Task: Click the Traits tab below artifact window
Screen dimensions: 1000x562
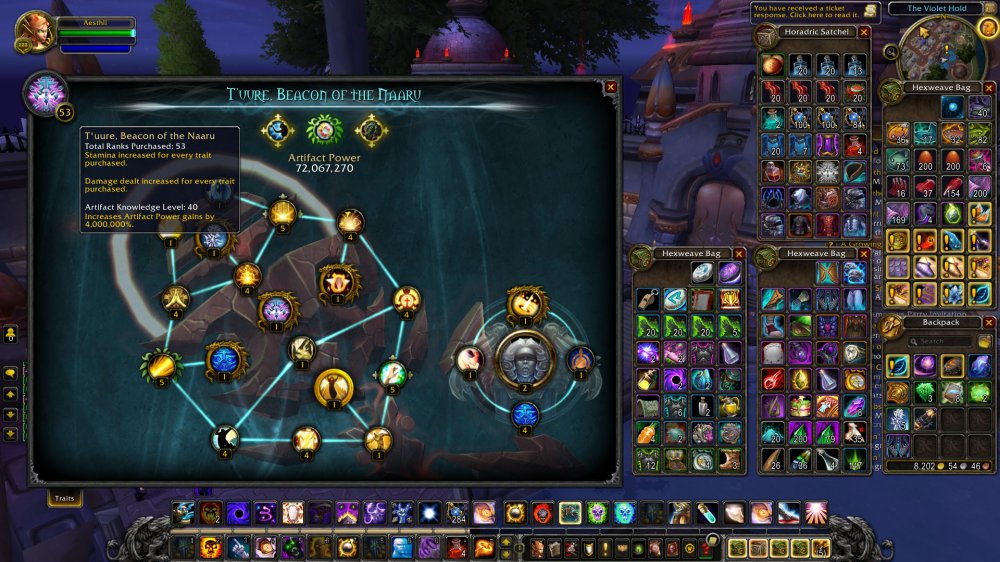Action: point(65,497)
